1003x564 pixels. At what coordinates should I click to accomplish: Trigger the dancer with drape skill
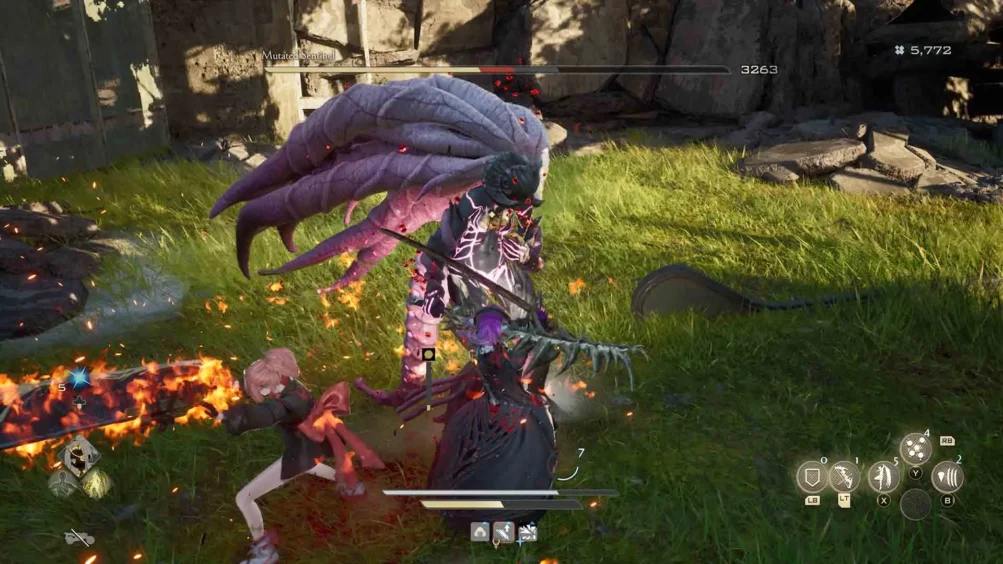tap(883, 476)
